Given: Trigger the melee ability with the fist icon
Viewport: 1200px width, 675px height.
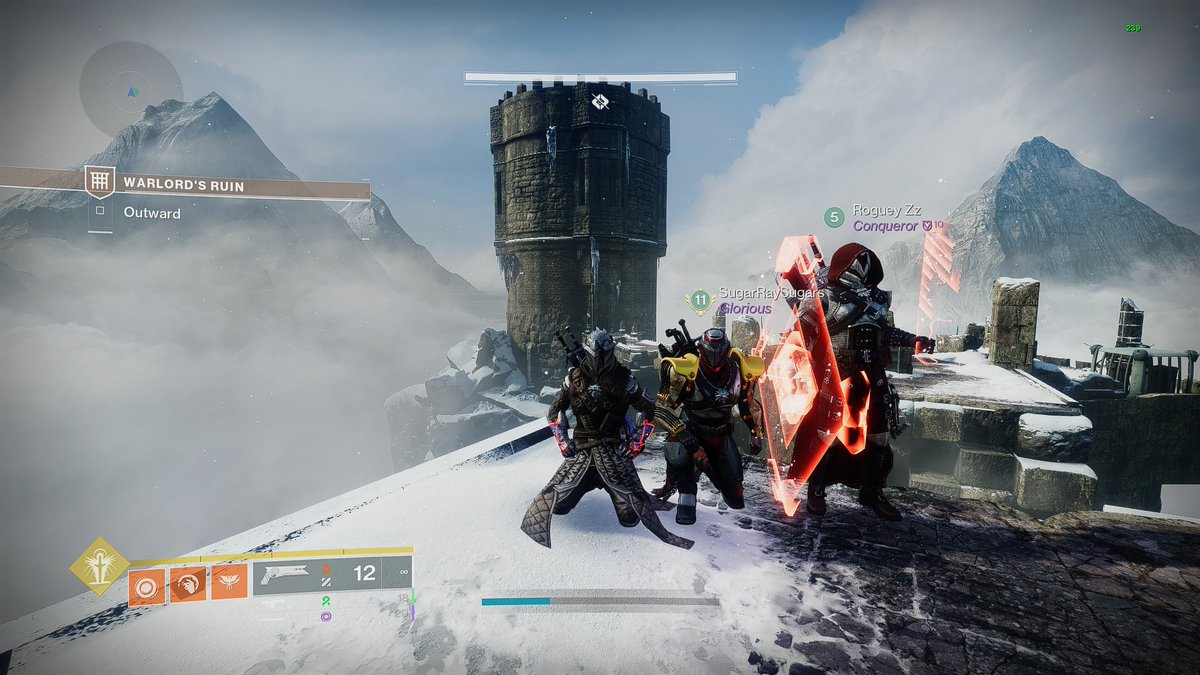Looking at the screenshot, I should 187,584.
